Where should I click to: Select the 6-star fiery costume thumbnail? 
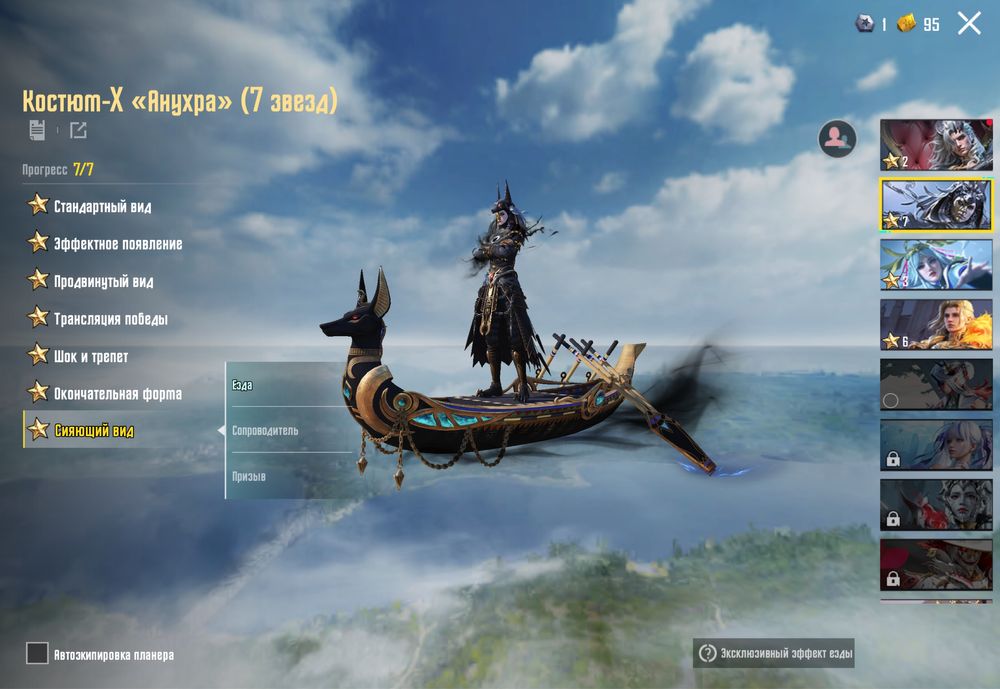click(x=936, y=325)
